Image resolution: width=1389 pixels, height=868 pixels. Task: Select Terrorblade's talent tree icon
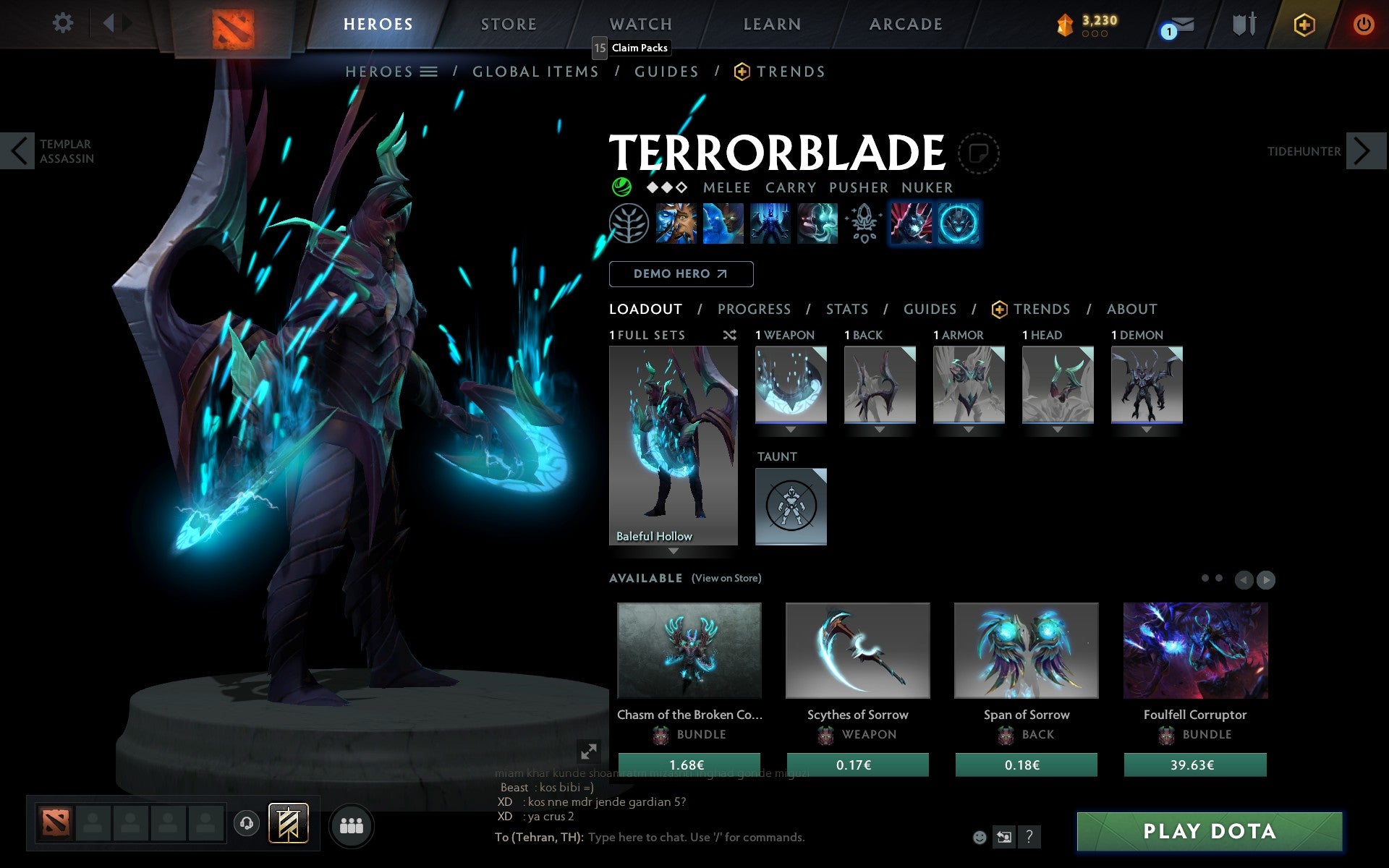[x=630, y=224]
